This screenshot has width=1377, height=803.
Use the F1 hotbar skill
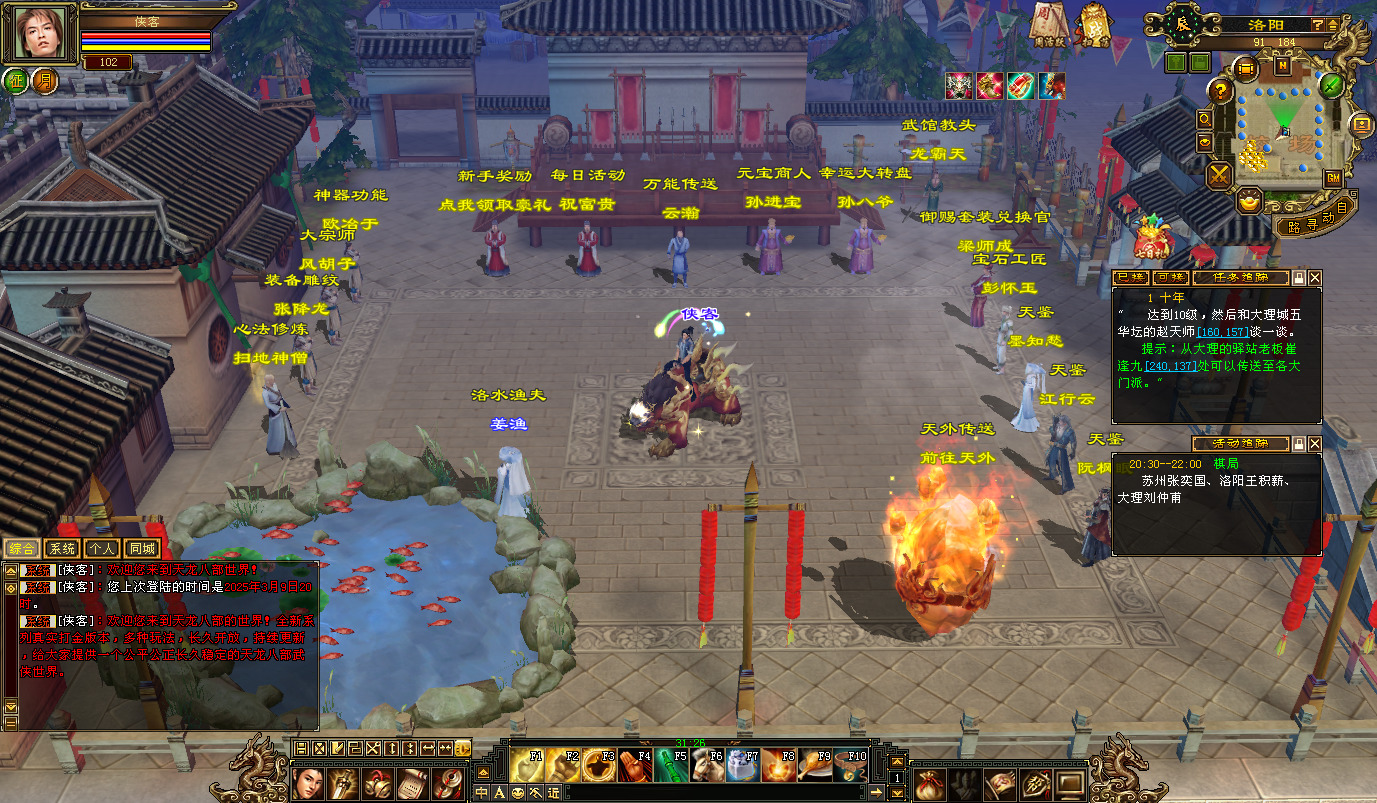[x=527, y=765]
